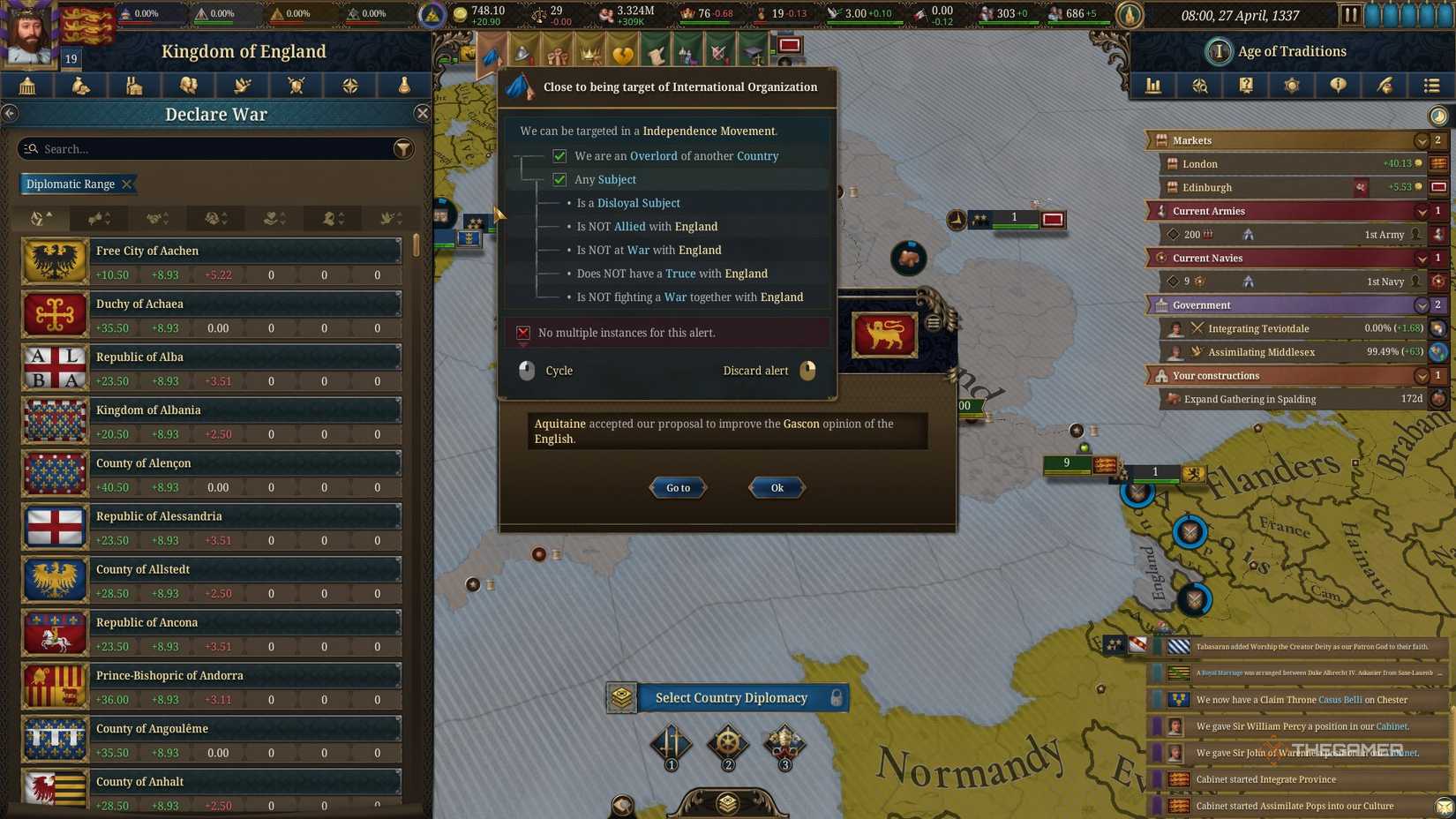Viewport: 1456px width, 819px height.
Task: Open the outliner list icon at top right
Action: point(1431,86)
